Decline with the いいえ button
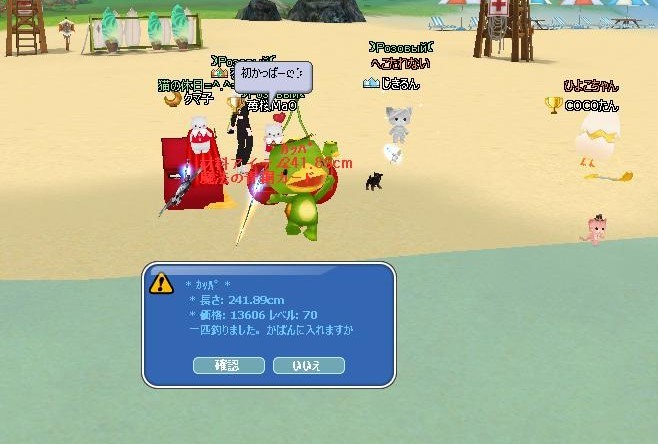This screenshot has height=444, width=658. coord(308,366)
